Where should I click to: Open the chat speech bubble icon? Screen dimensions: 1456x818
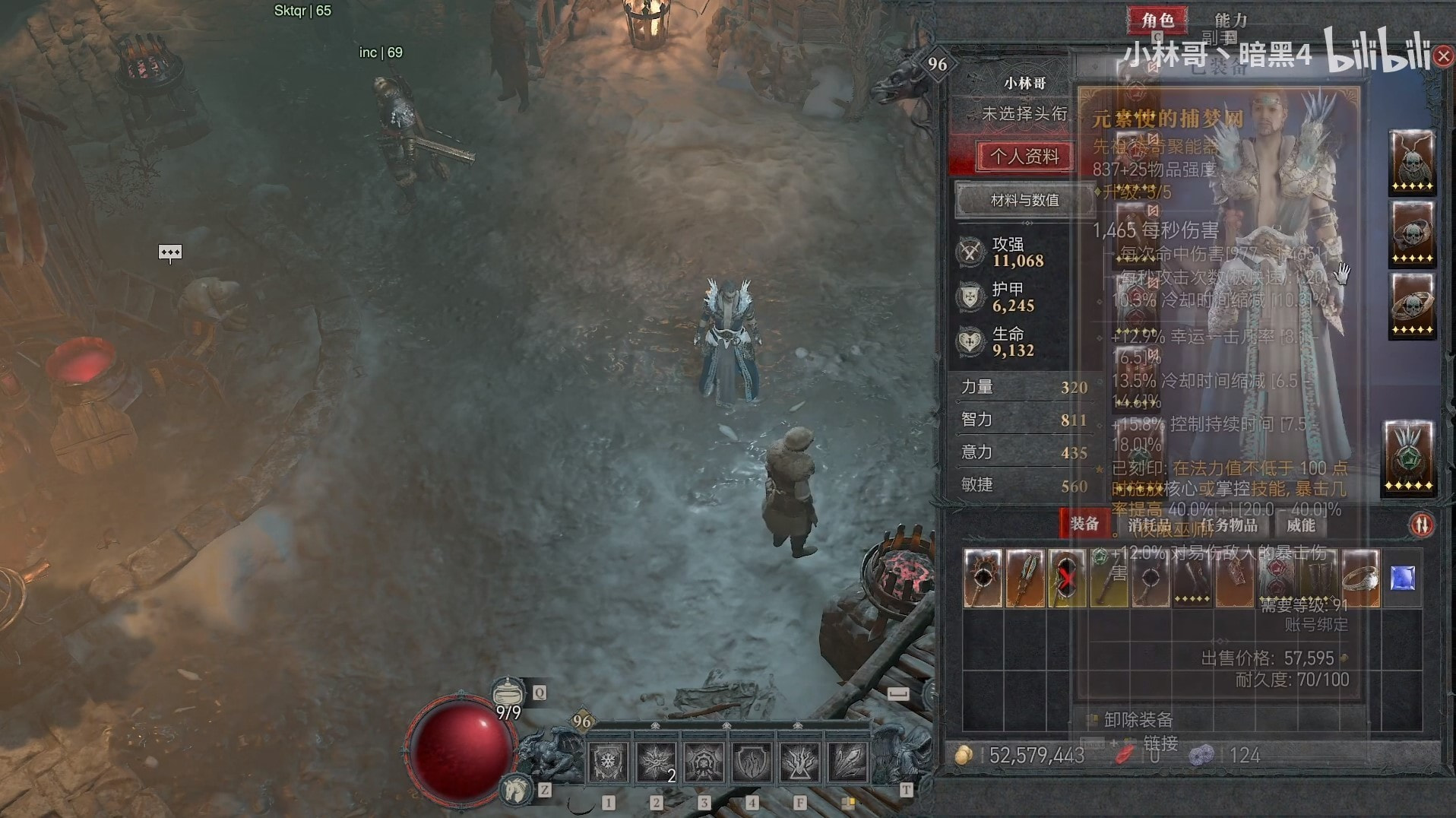pos(169,252)
